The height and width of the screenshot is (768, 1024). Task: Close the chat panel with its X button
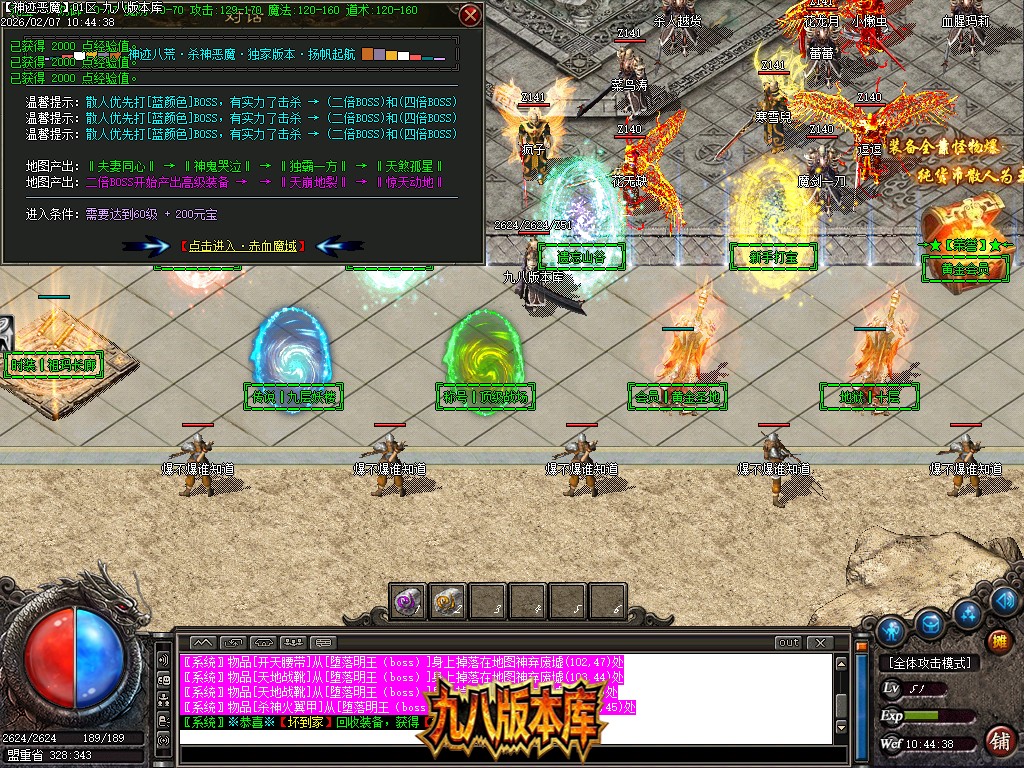820,642
